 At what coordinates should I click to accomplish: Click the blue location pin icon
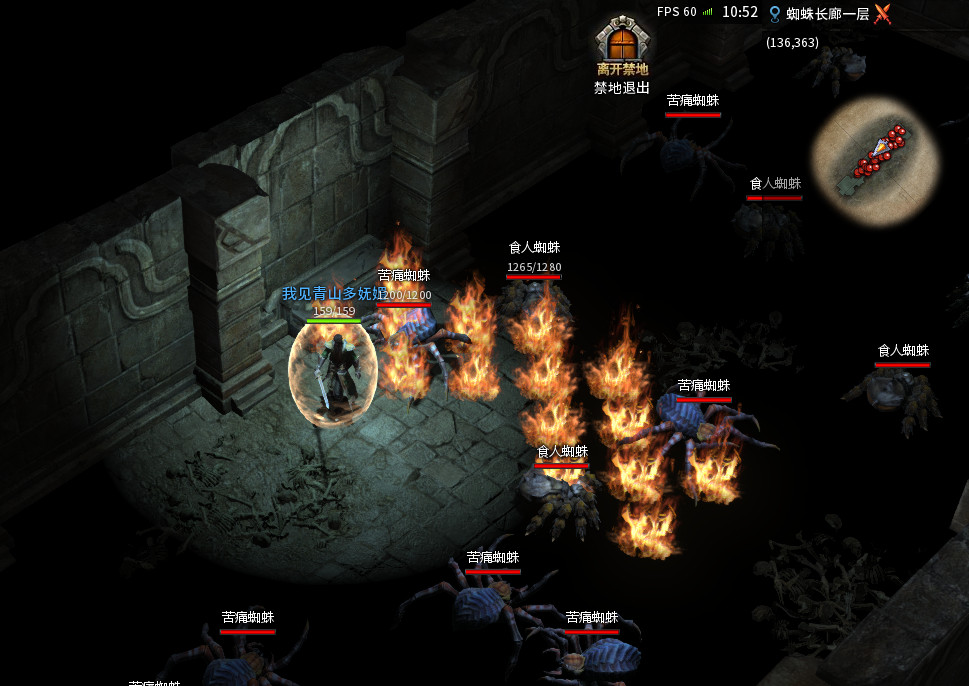pos(774,13)
